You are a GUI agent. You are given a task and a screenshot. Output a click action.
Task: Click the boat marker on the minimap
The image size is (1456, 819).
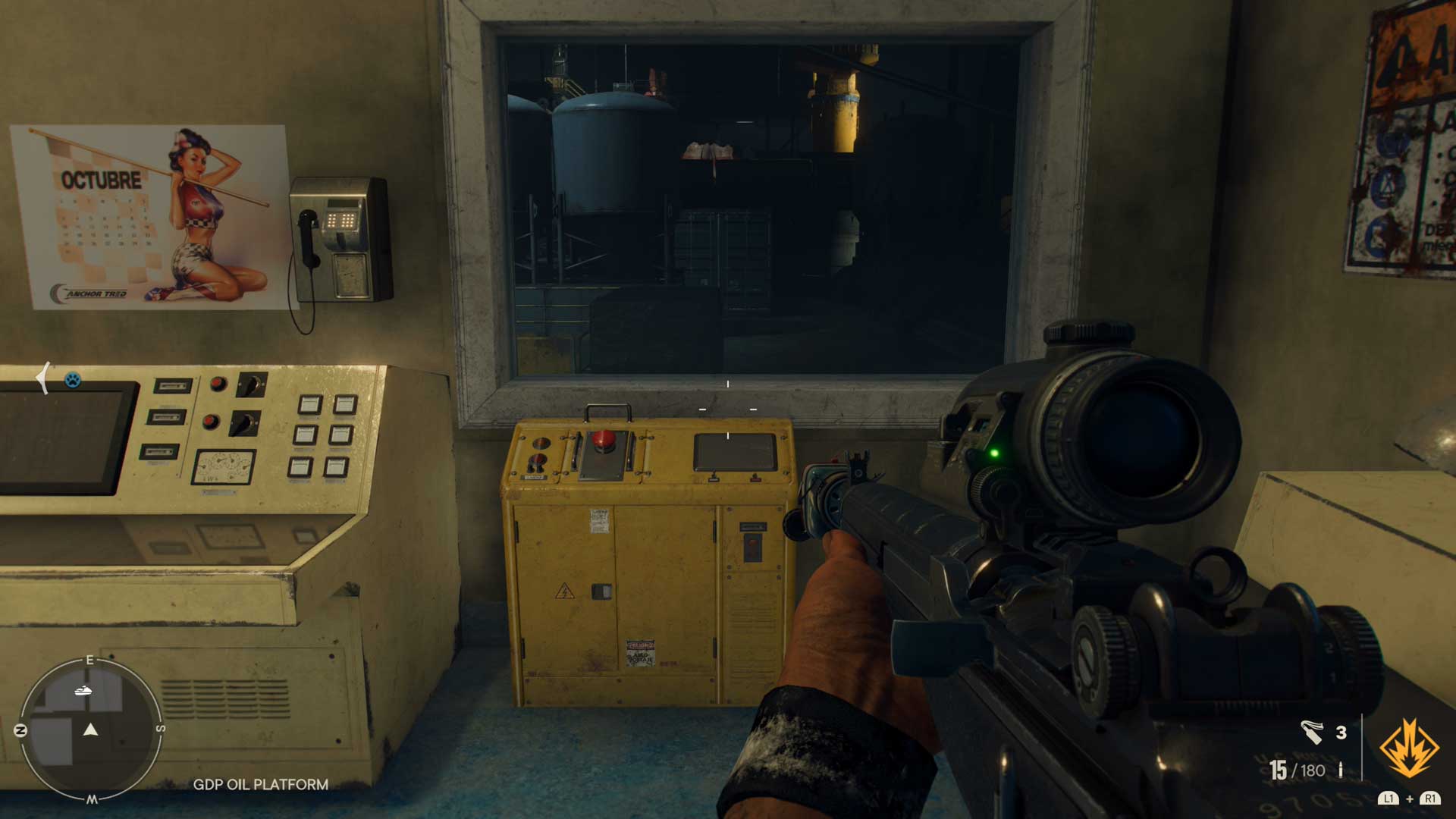click(x=83, y=690)
